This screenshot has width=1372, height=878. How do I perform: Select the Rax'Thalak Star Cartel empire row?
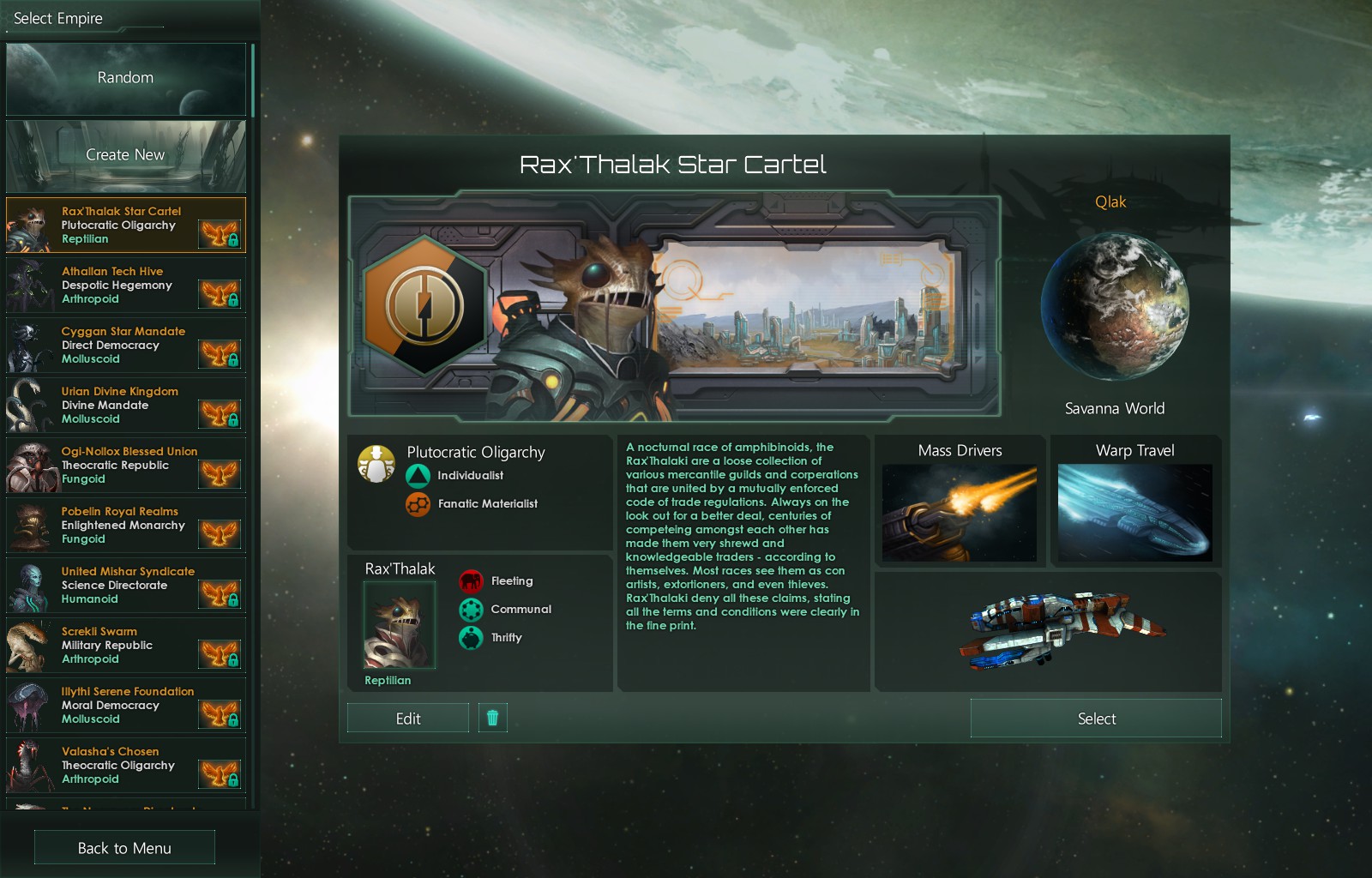tap(125, 226)
